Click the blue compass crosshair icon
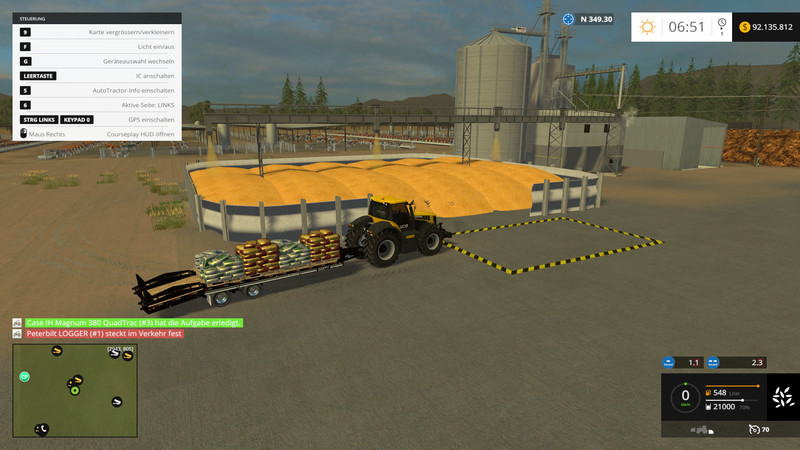This screenshot has width=800, height=450. (568, 19)
